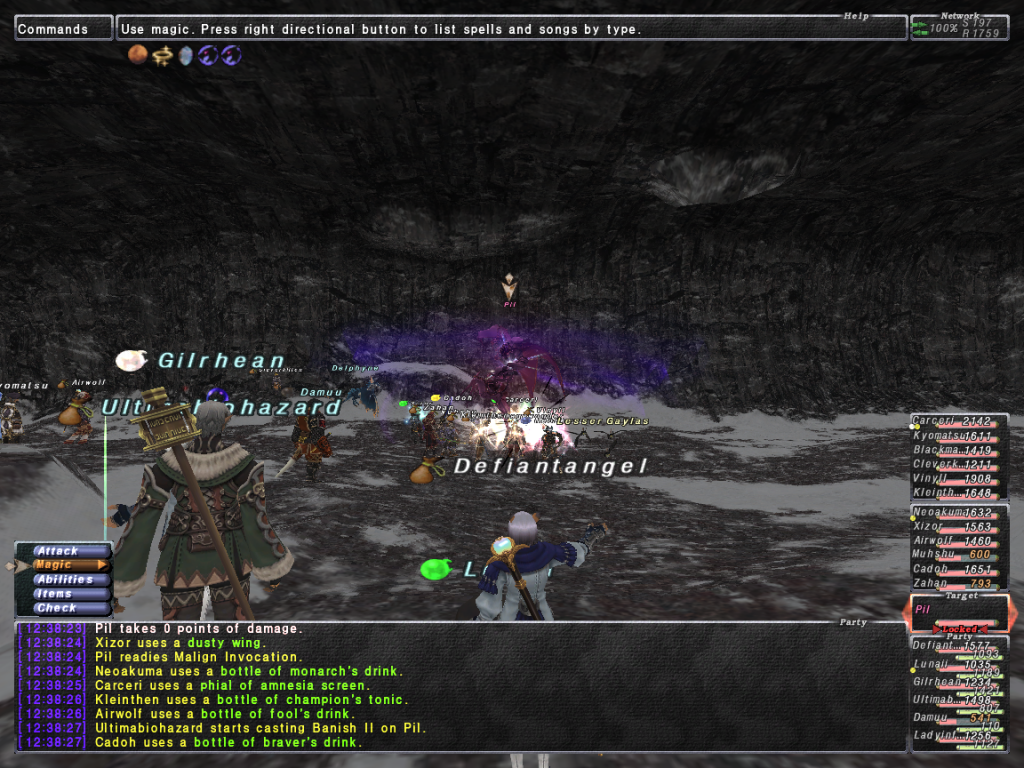Click the orange food status icon
This screenshot has width=1024, height=768.
[138, 55]
